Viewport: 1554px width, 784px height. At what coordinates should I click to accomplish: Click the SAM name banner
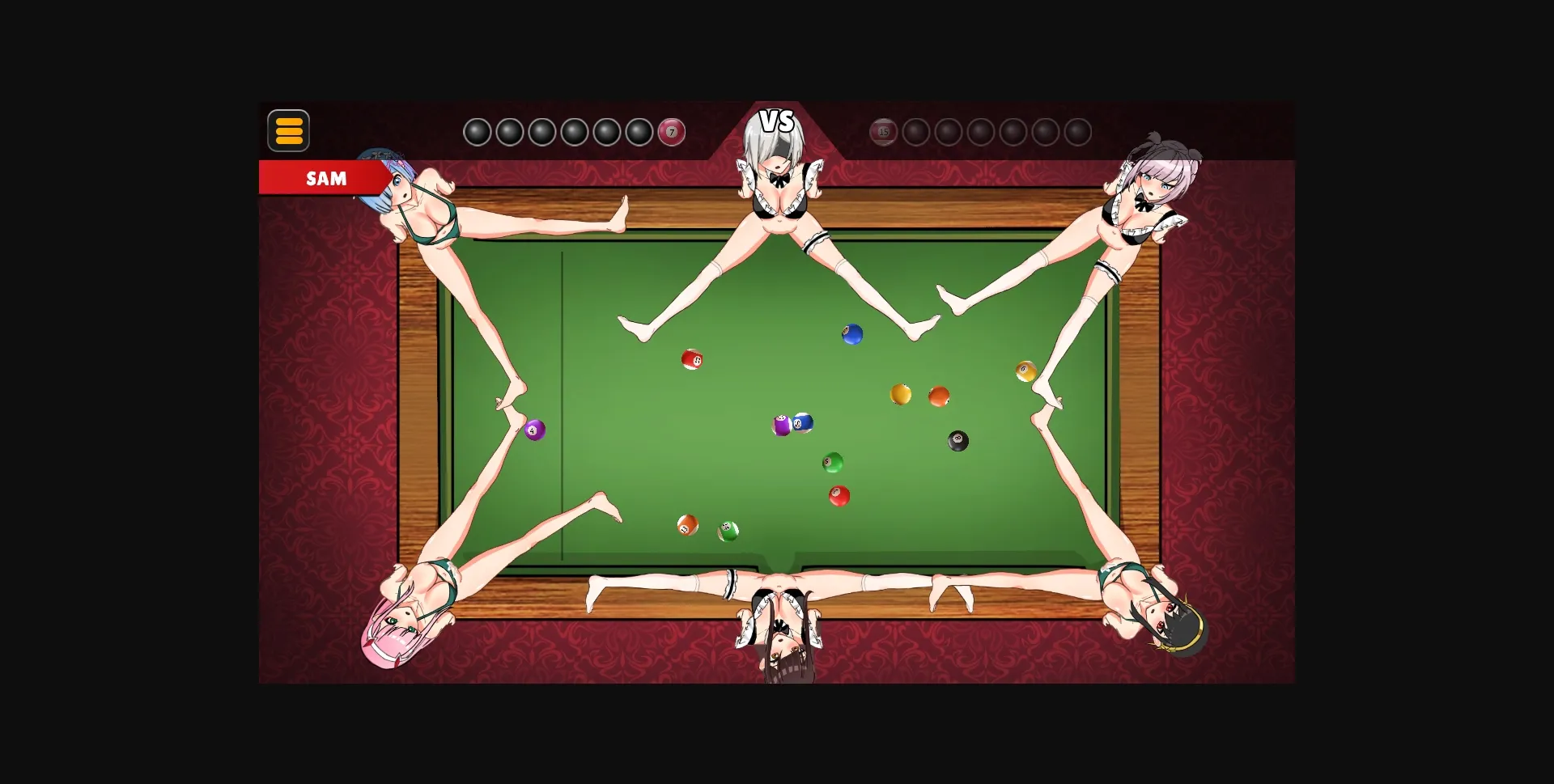(x=327, y=178)
